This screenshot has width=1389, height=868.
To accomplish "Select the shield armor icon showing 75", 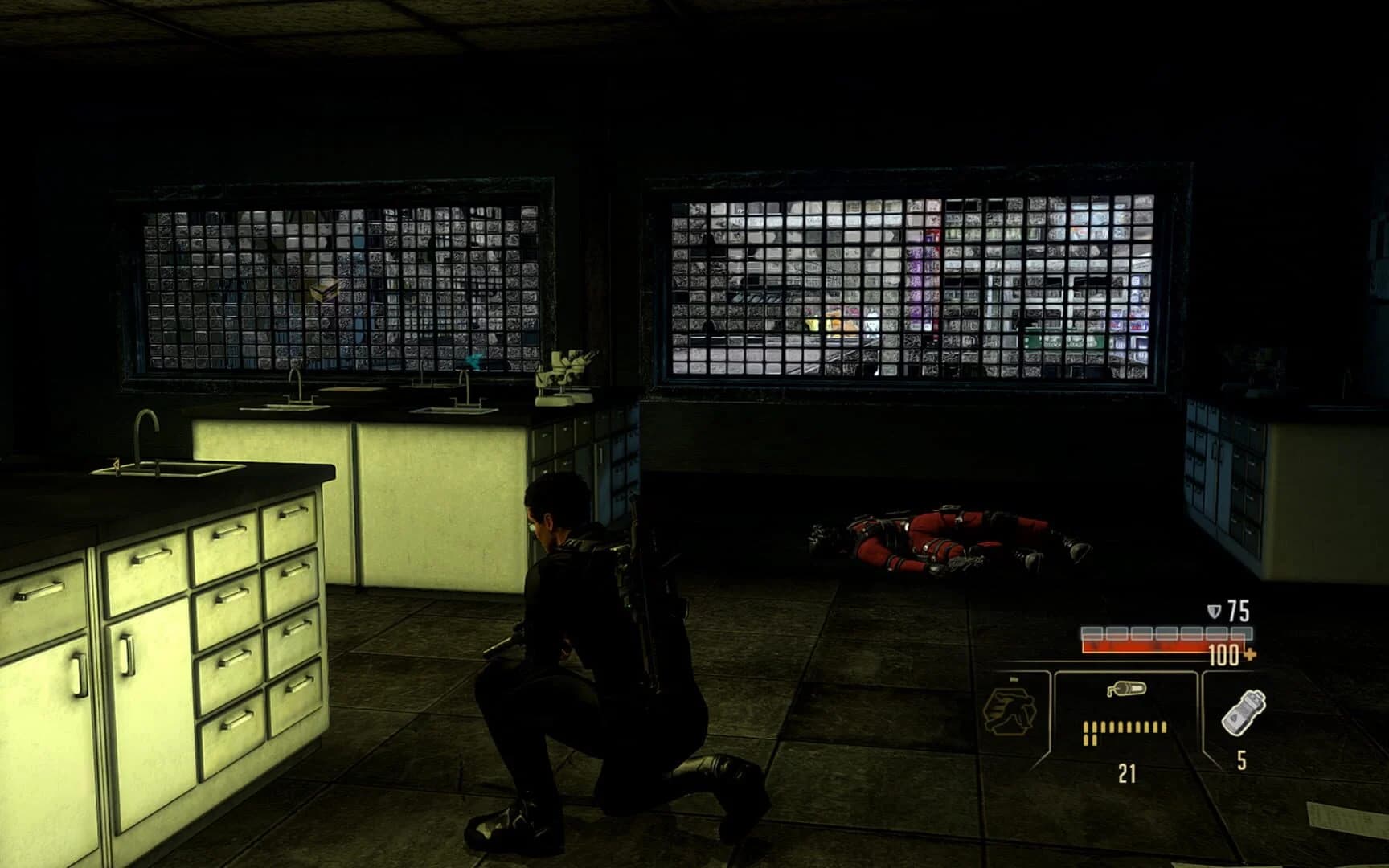I will click(x=1211, y=609).
